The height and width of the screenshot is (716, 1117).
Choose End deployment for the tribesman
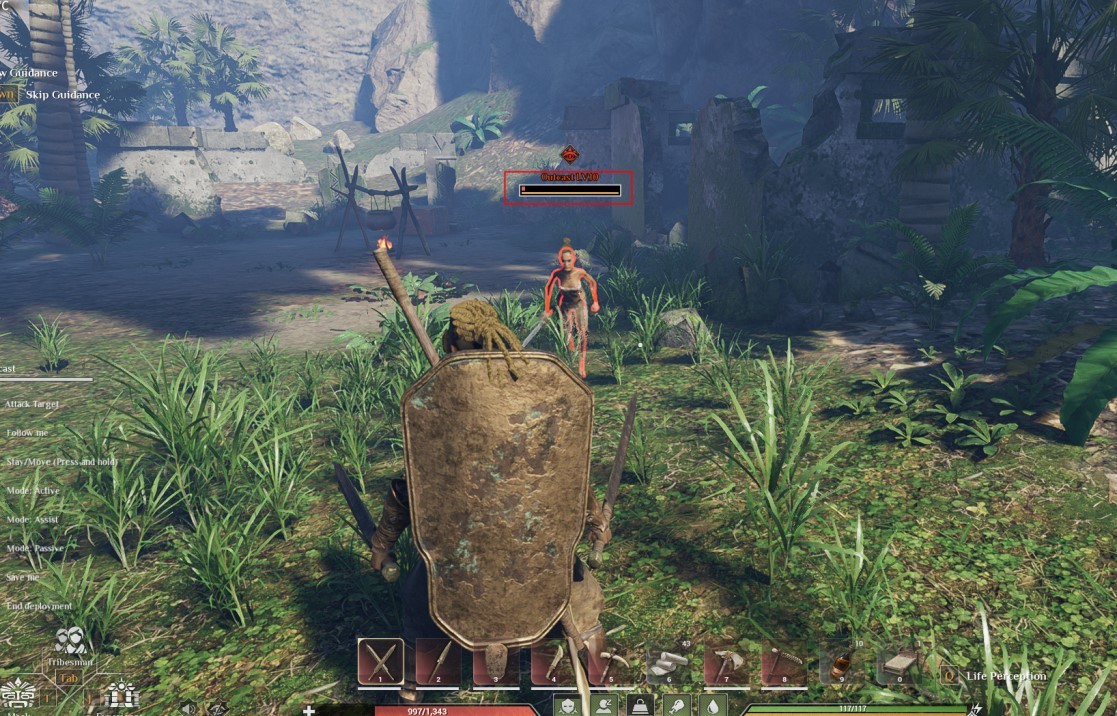39,606
